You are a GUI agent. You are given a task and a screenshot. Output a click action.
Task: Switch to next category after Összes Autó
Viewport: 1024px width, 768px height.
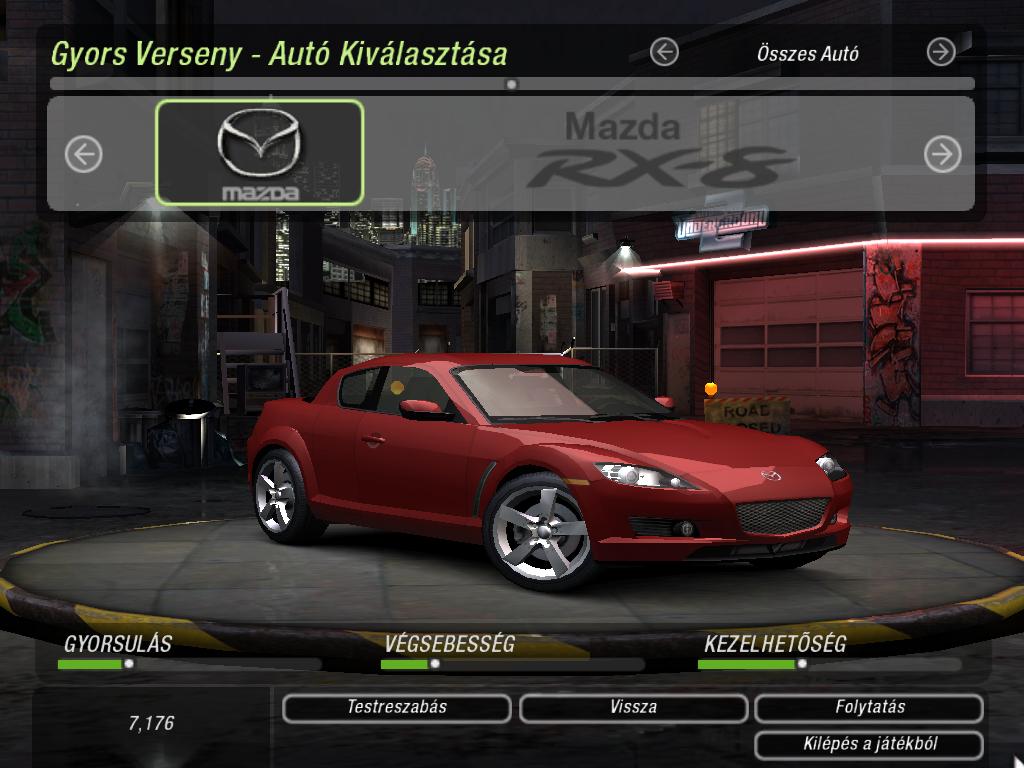click(941, 52)
